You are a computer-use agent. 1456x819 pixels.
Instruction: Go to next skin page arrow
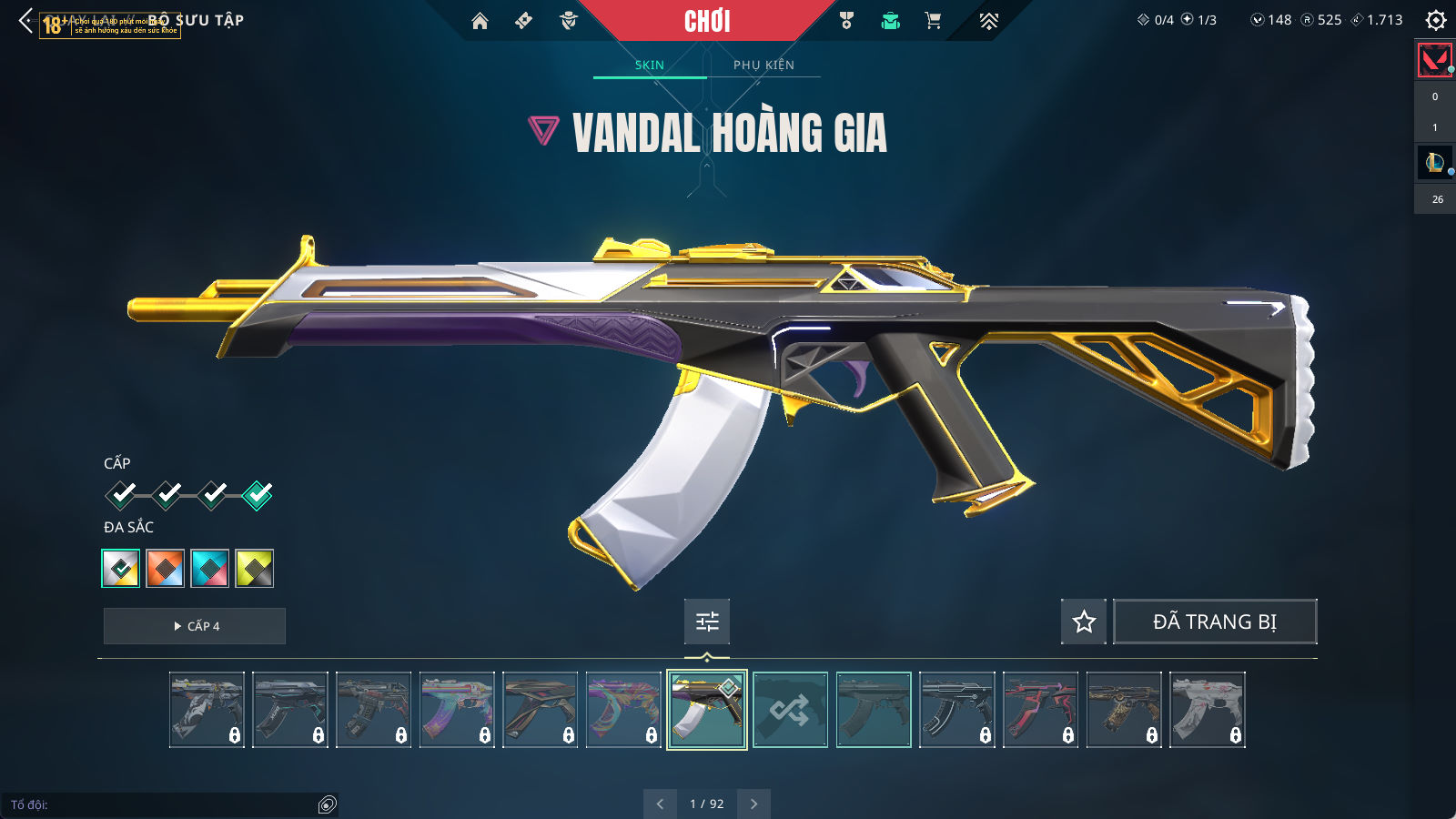pos(753,804)
